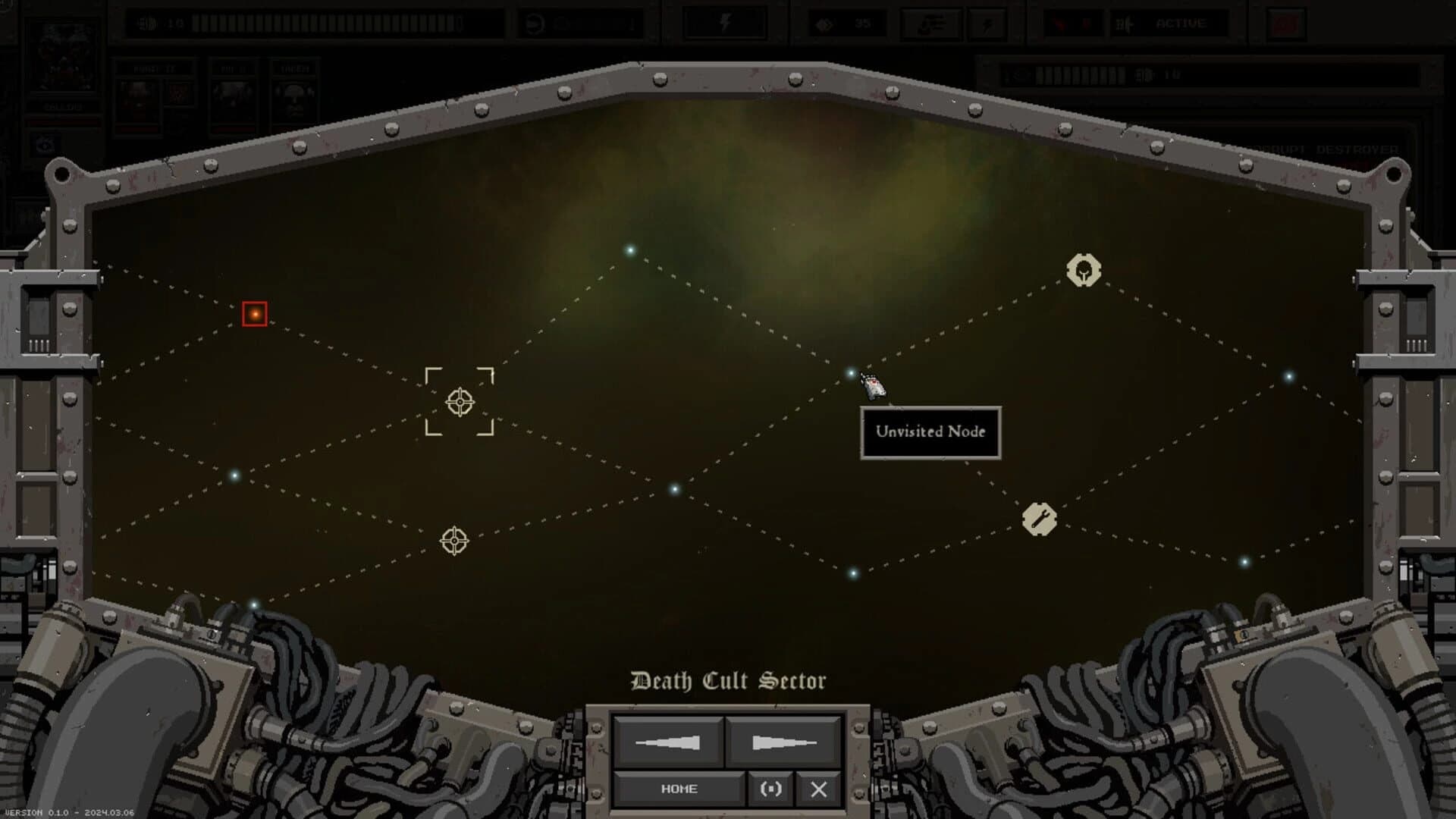Select the shrine node near the top right
This screenshot has width=1456, height=819.
click(1084, 271)
